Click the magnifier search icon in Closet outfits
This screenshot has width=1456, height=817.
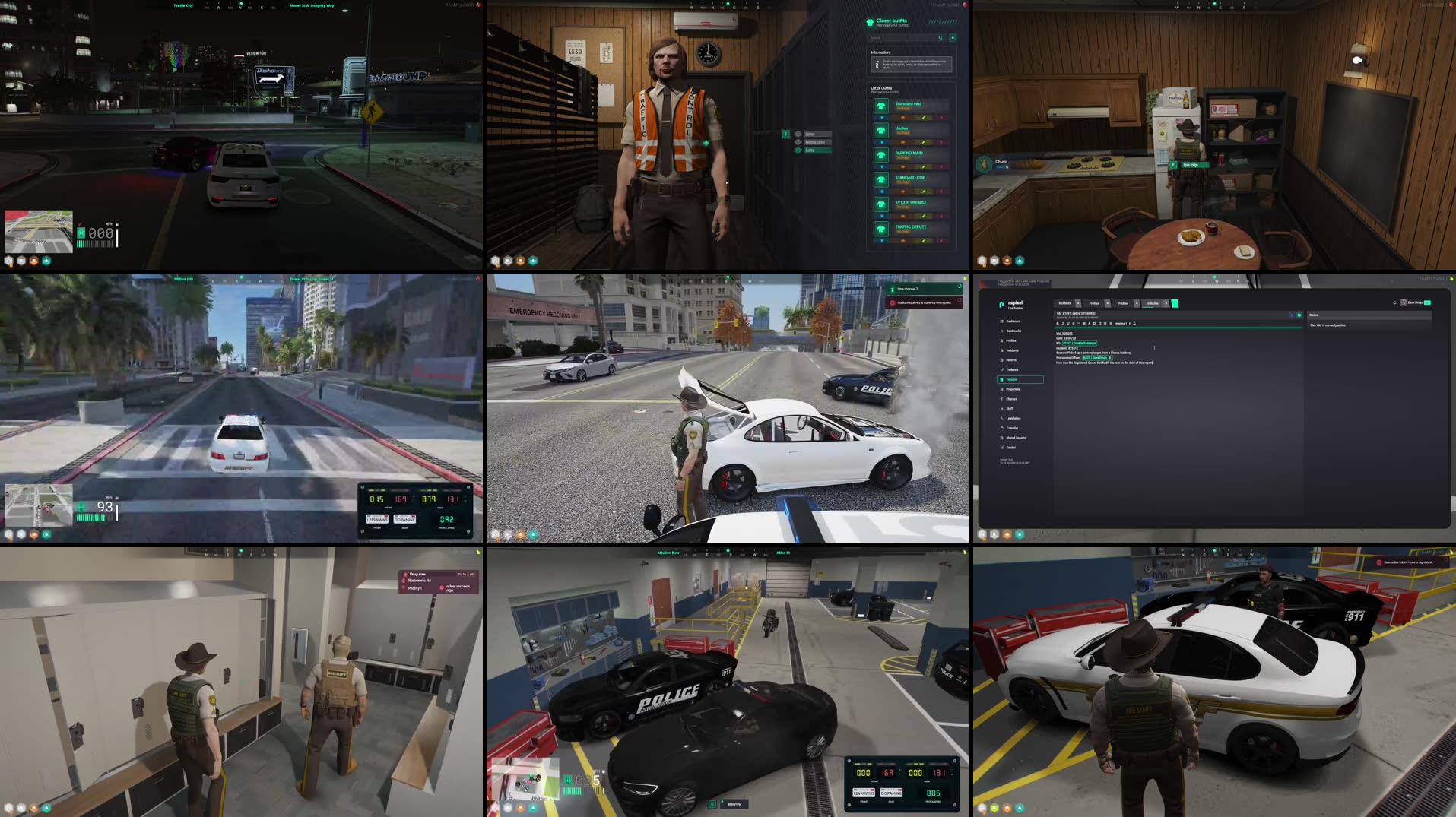click(941, 37)
